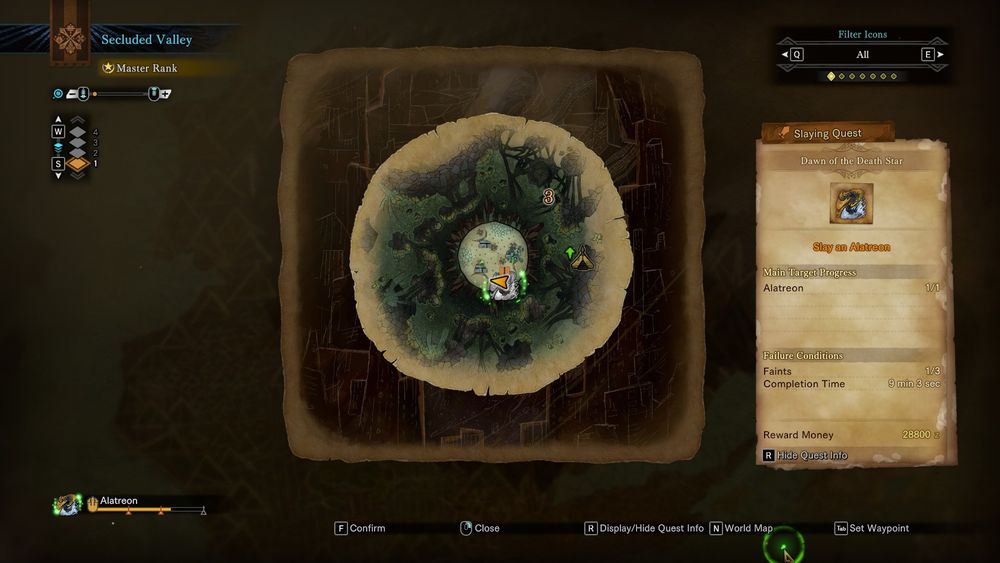The width and height of the screenshot is (1000, 563).
Task: Select the camp tent marker on the map
Action: pos(583,260)
